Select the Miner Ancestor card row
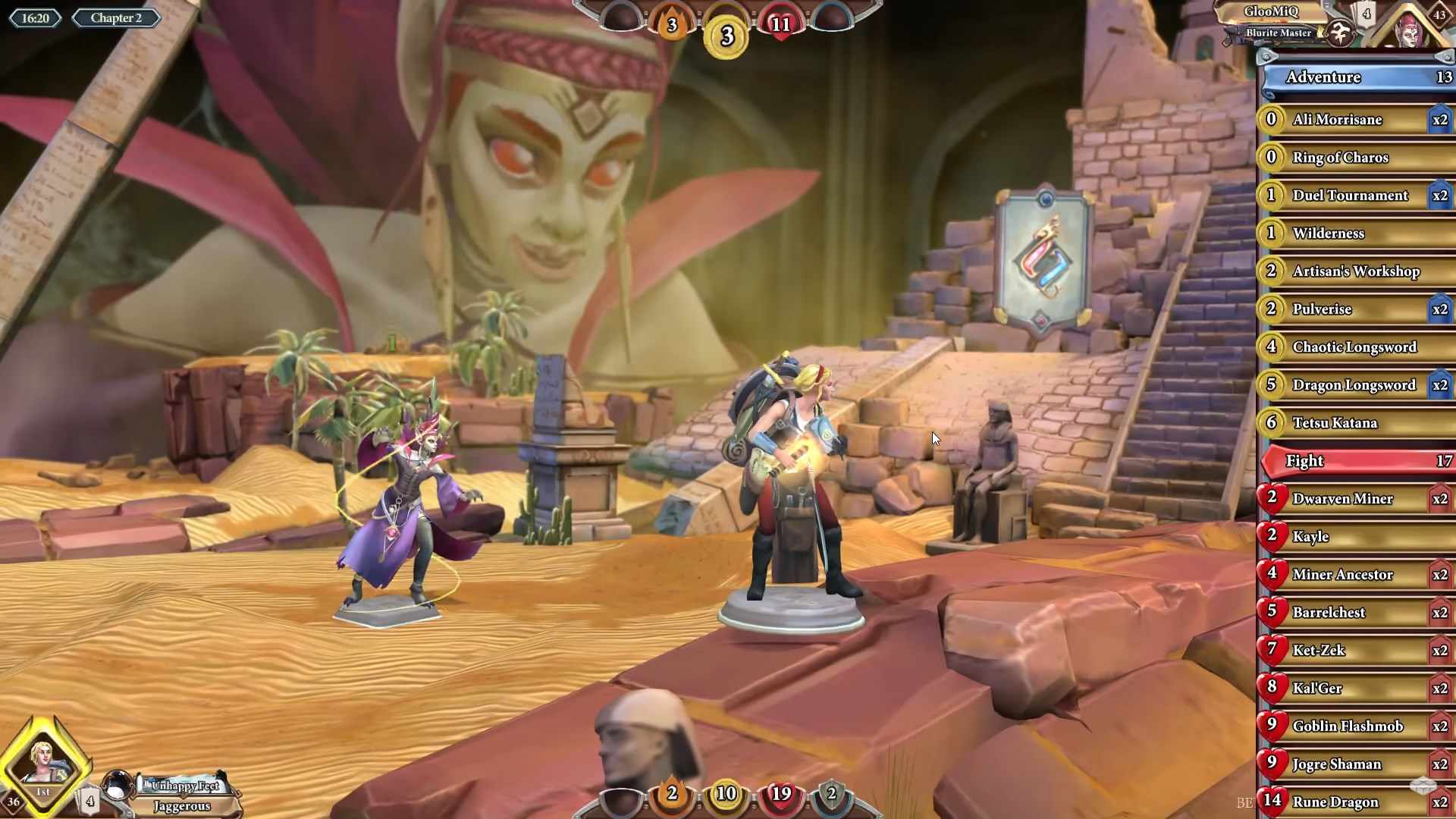1456x819 pixels. click(x=1354, y=575)
